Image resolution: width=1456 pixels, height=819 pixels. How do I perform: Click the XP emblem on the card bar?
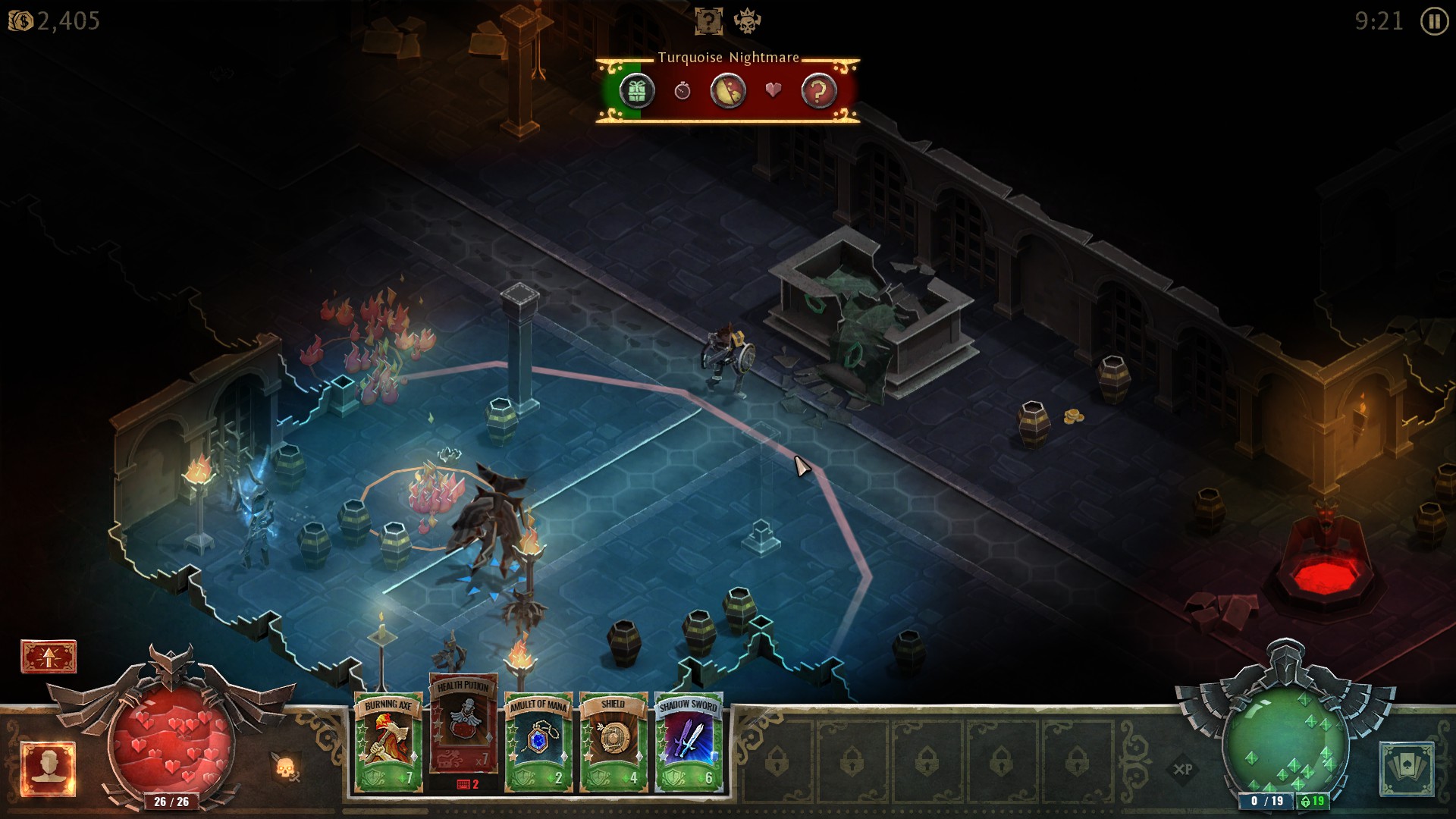point(1183,769)
